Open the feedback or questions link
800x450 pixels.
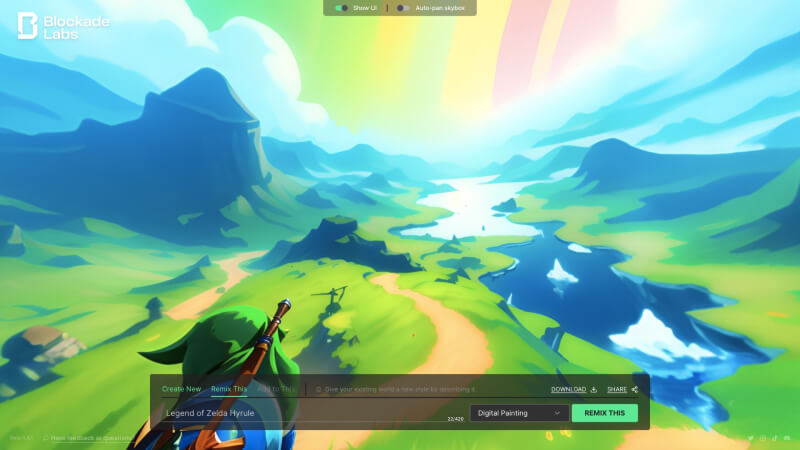click(x=90, y=438)
